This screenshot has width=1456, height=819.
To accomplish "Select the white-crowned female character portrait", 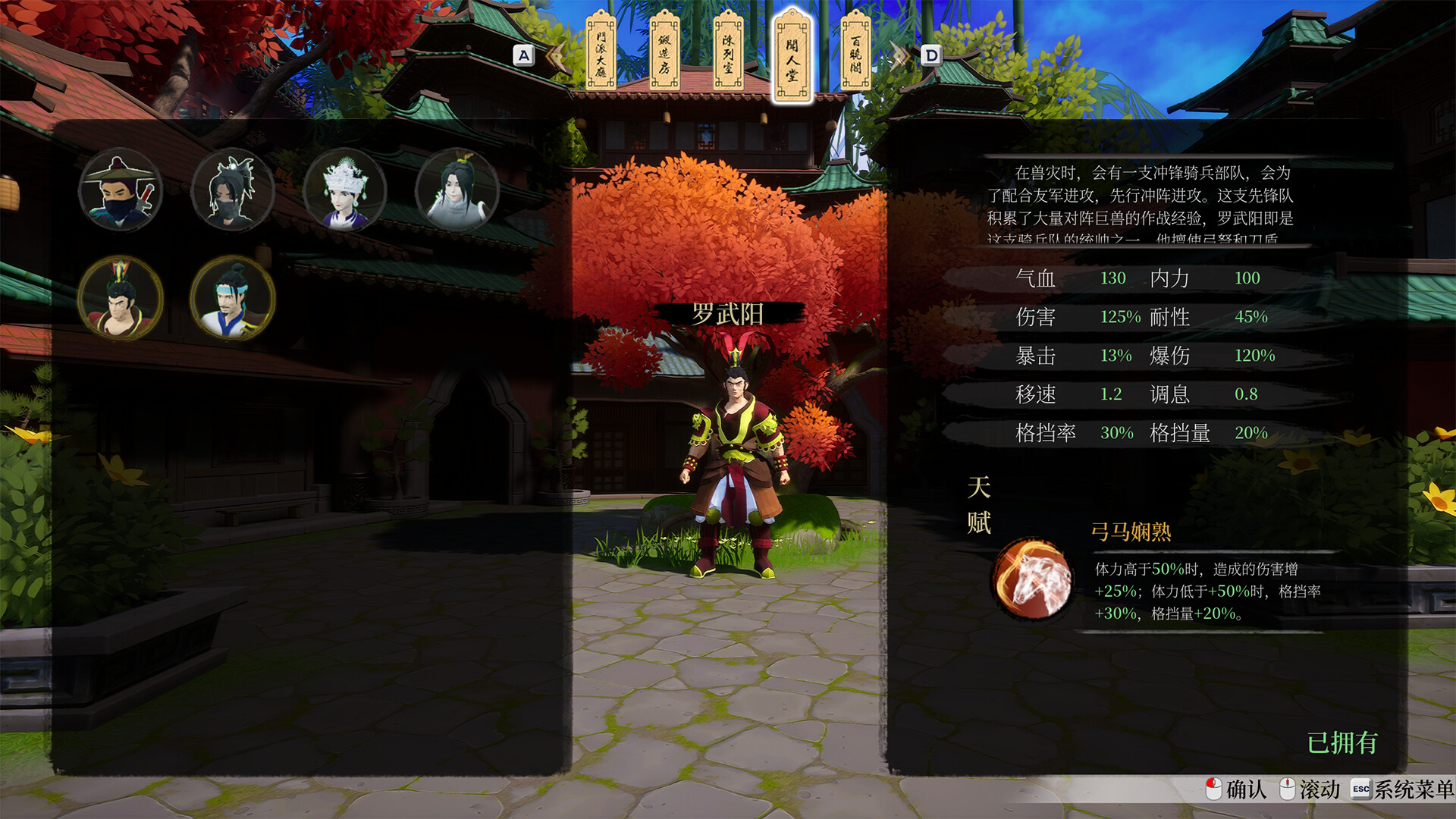I will pyautogui.click(x=342, y=190).
